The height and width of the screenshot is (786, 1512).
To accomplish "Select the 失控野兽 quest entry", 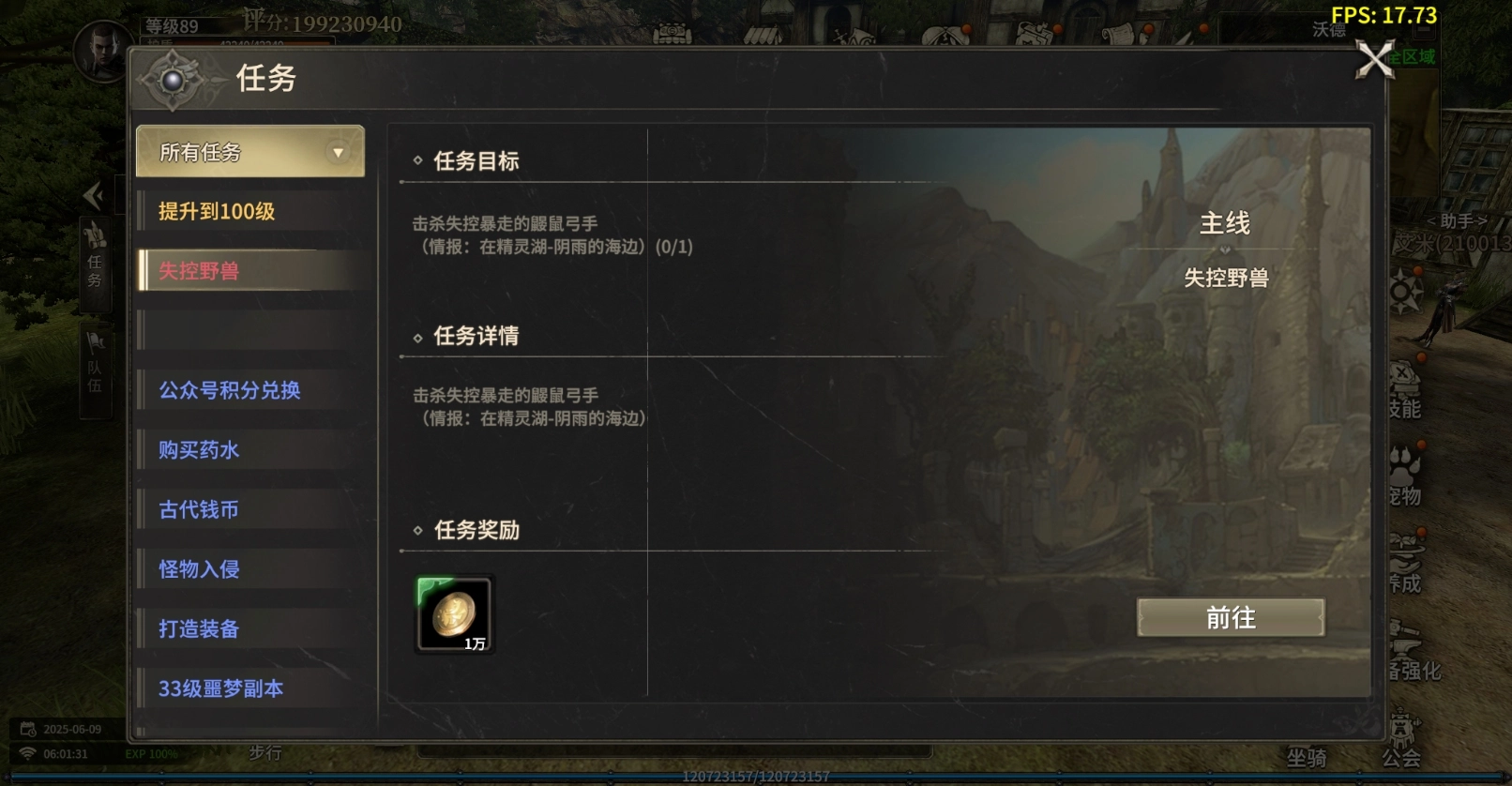I will (201, 270).
